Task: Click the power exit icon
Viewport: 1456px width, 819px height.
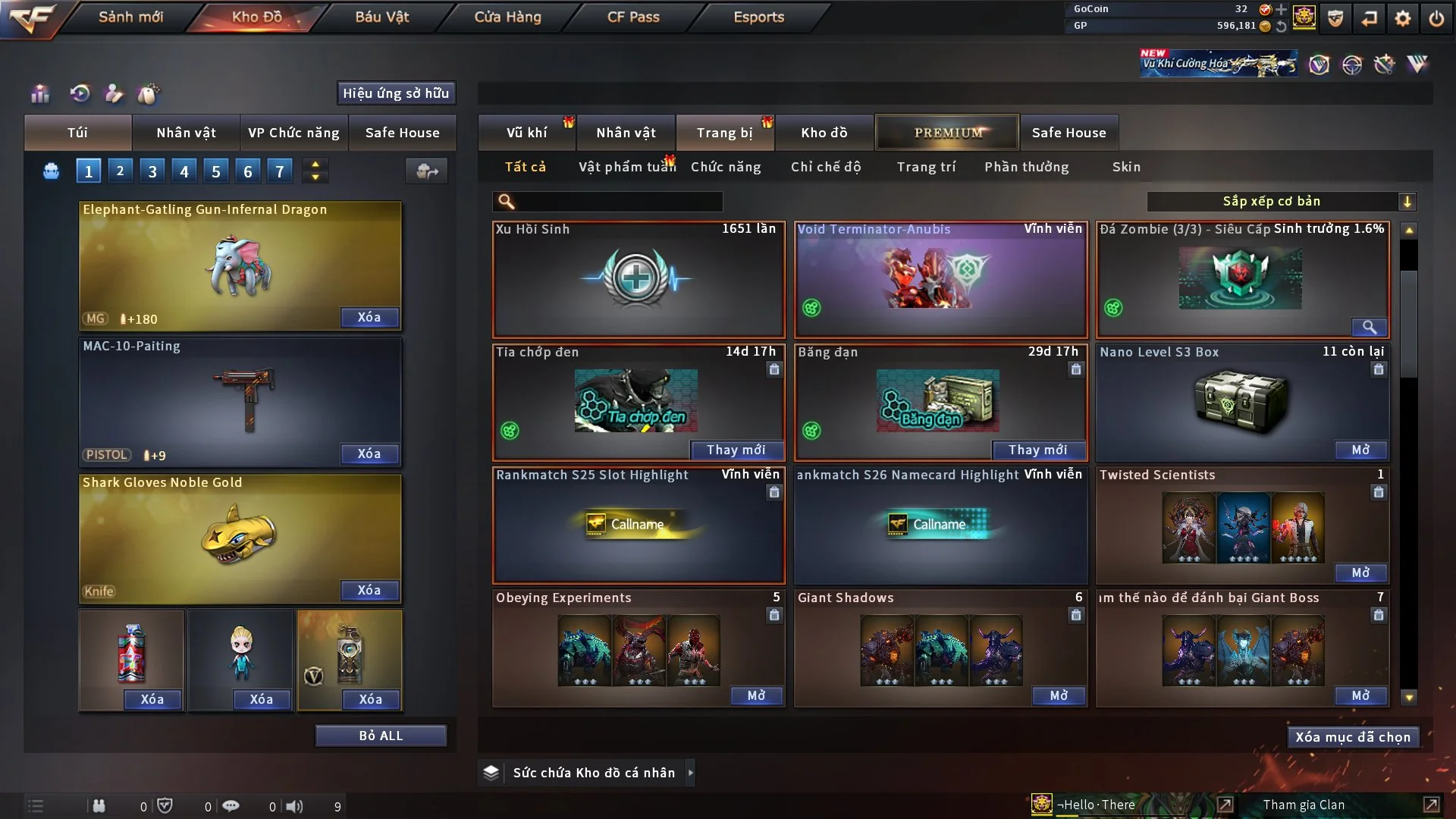Action: pyautogui.click(x=1436, y=18)
